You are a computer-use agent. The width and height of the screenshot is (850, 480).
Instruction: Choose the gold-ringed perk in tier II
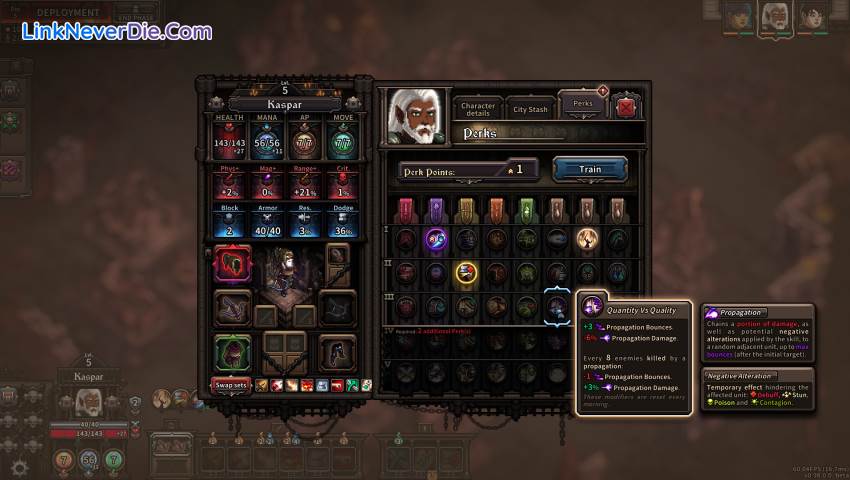tap(466, 272)
